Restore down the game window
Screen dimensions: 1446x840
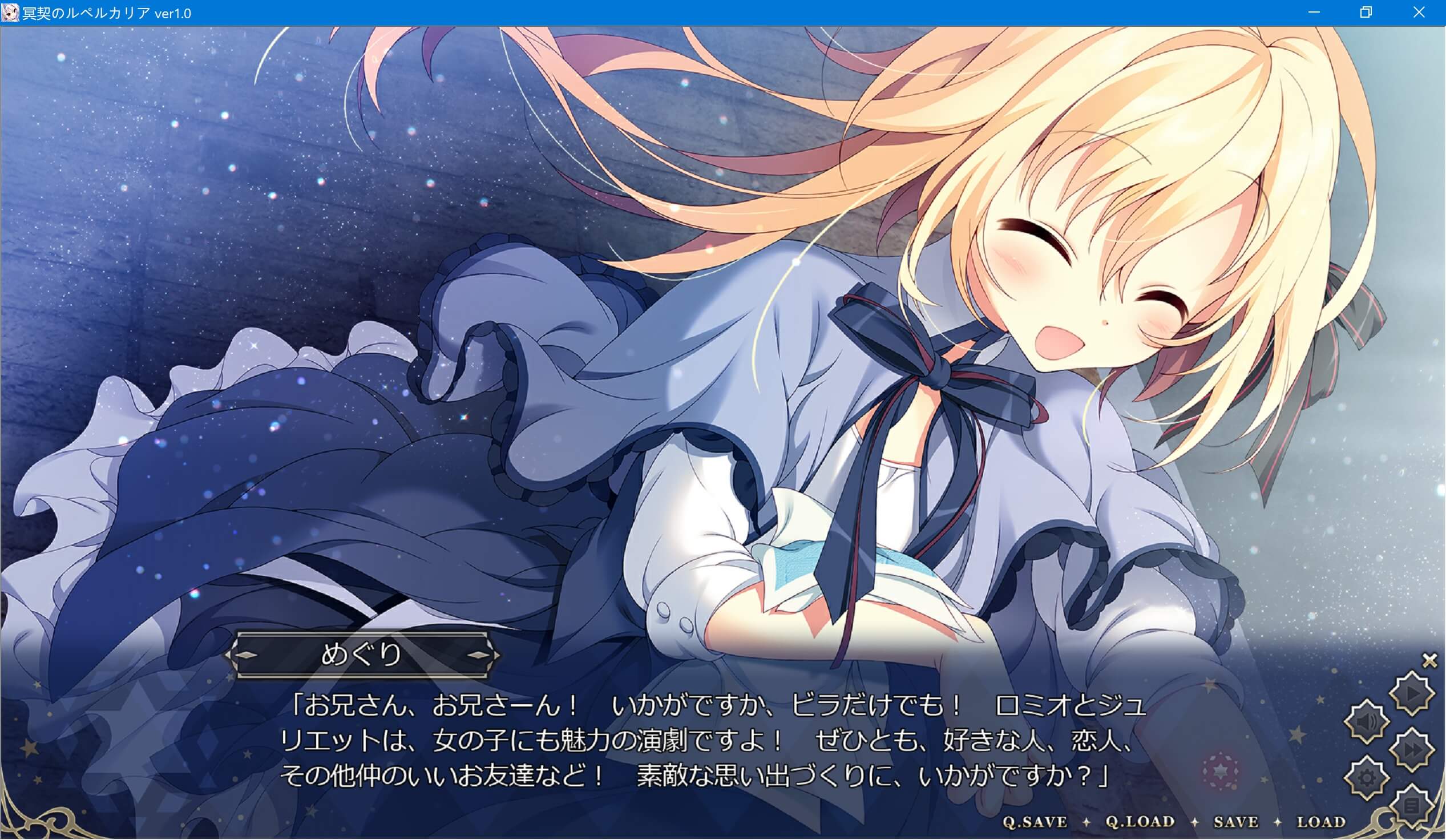(1366, 11)
